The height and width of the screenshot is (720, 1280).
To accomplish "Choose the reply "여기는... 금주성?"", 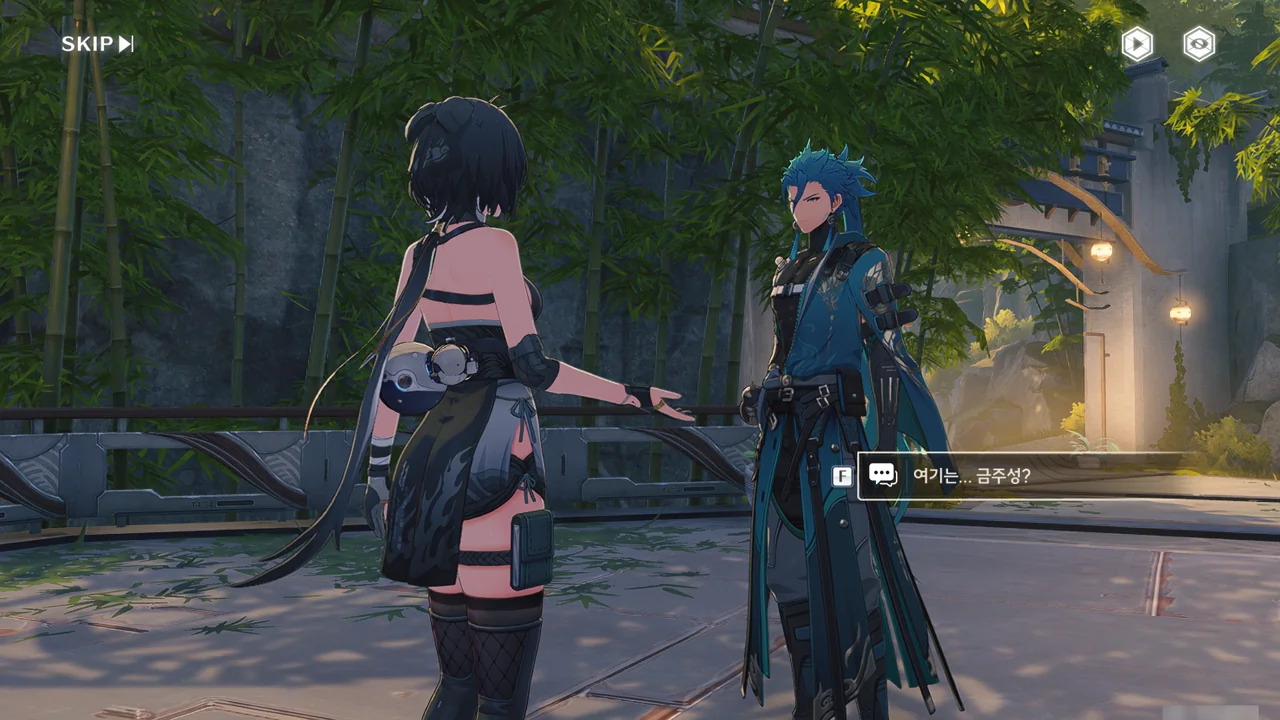I will click(x=1020, y=476).
